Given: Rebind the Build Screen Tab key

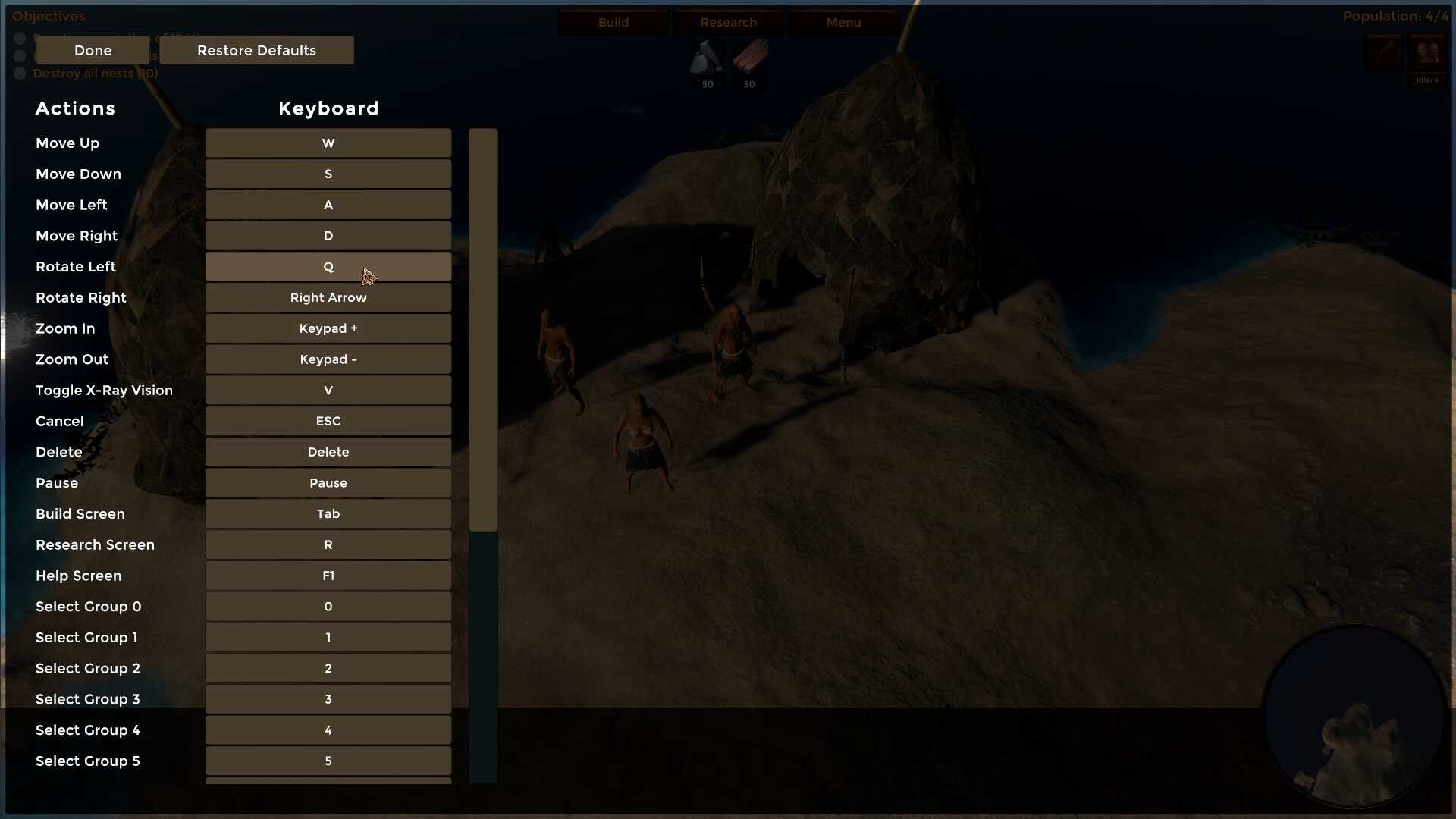Looking at the screenshot, I should pos(328,514).
